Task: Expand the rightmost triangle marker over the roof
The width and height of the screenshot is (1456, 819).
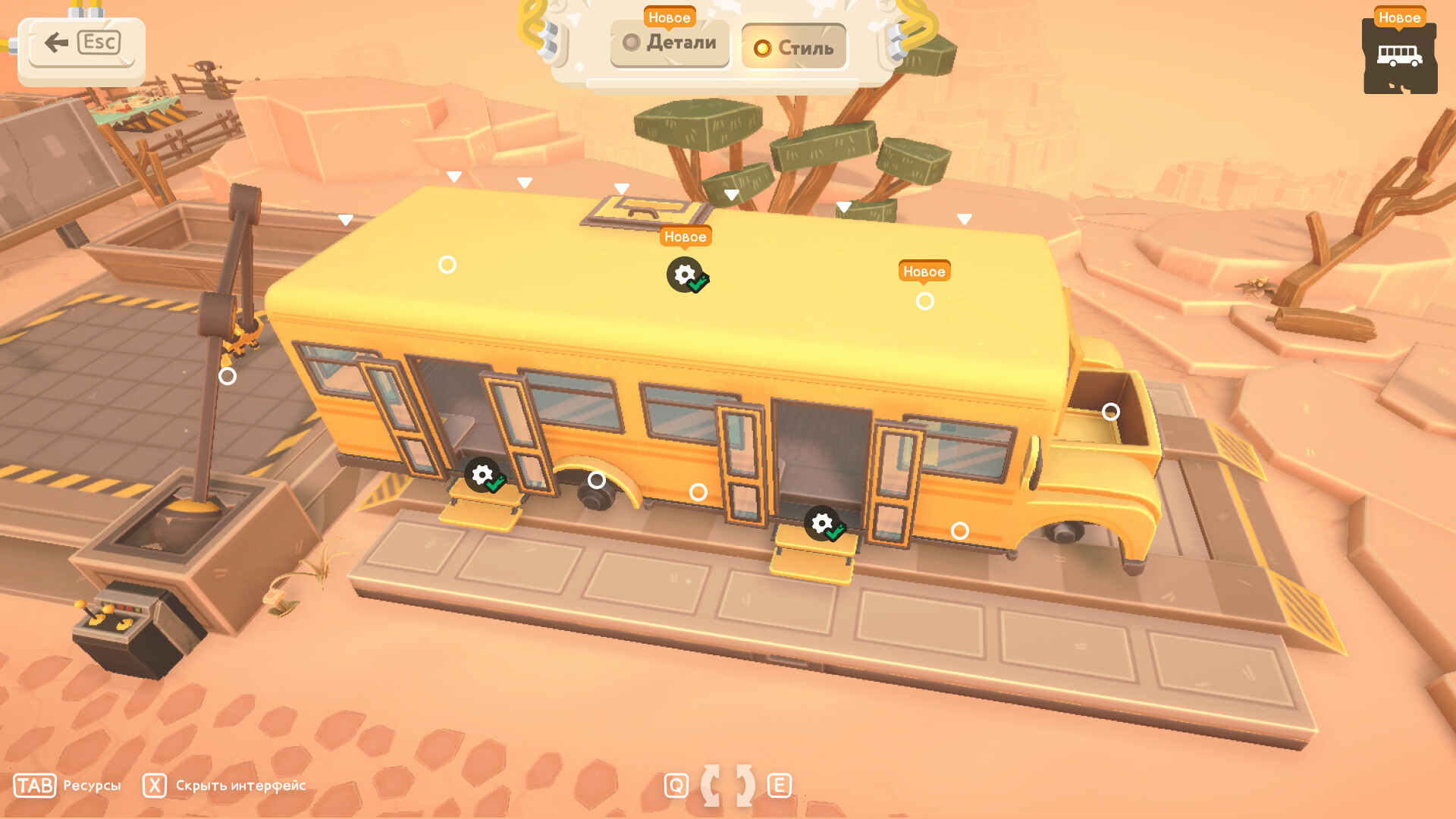Action: (x=964, y=218)
